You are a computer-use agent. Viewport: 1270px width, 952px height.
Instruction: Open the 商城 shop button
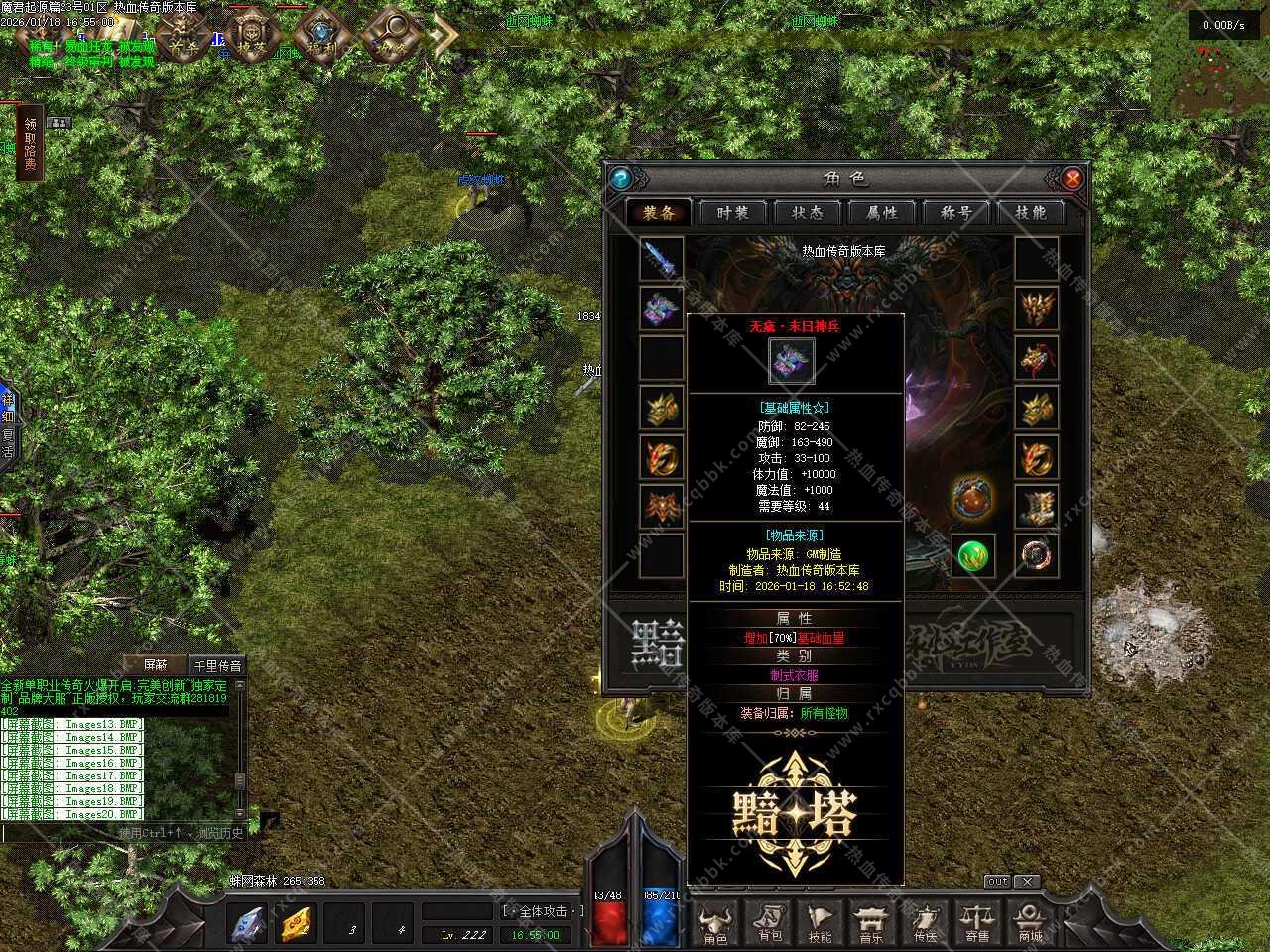pyautogui.click(x=1030, y=923)
